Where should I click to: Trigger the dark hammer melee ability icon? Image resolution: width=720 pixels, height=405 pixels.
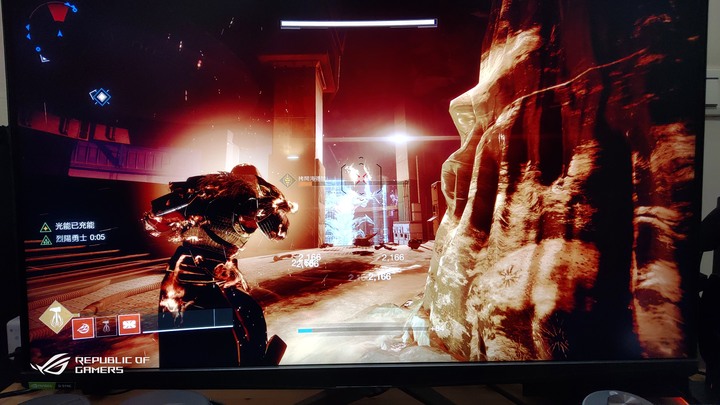coord(106,325)
